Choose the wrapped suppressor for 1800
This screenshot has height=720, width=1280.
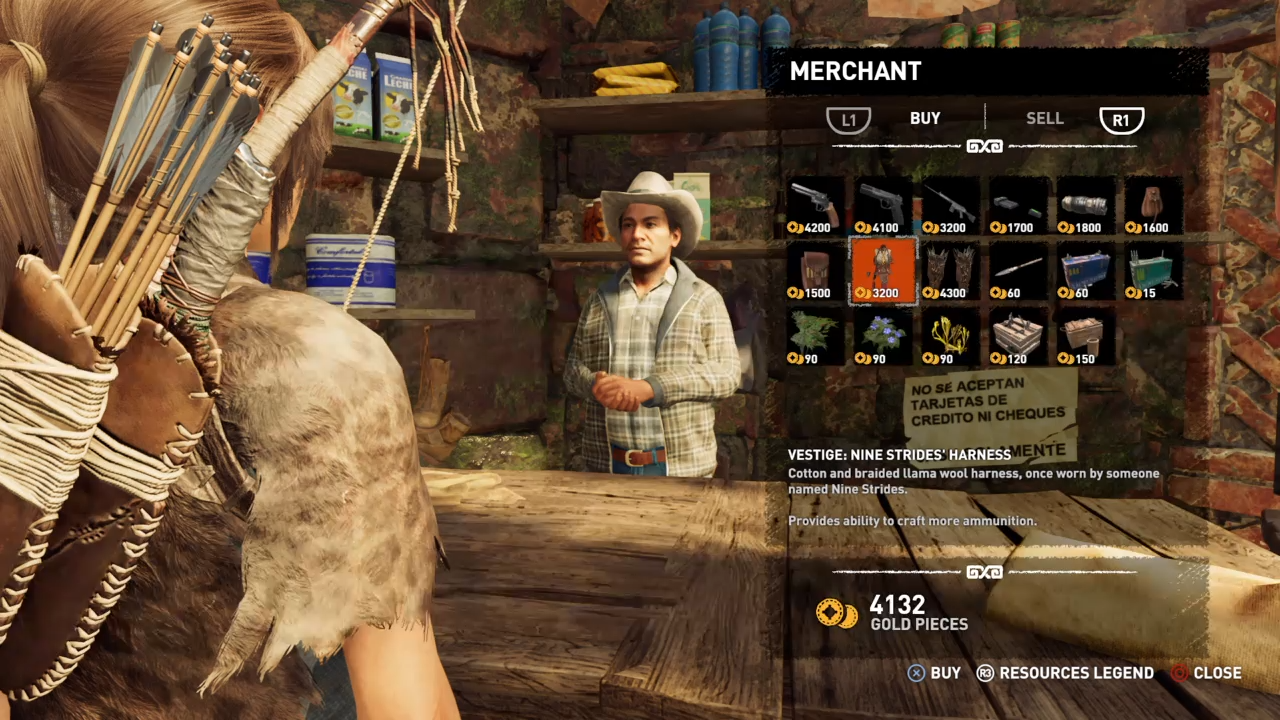pyautogui.click(x=1085, y=206)
